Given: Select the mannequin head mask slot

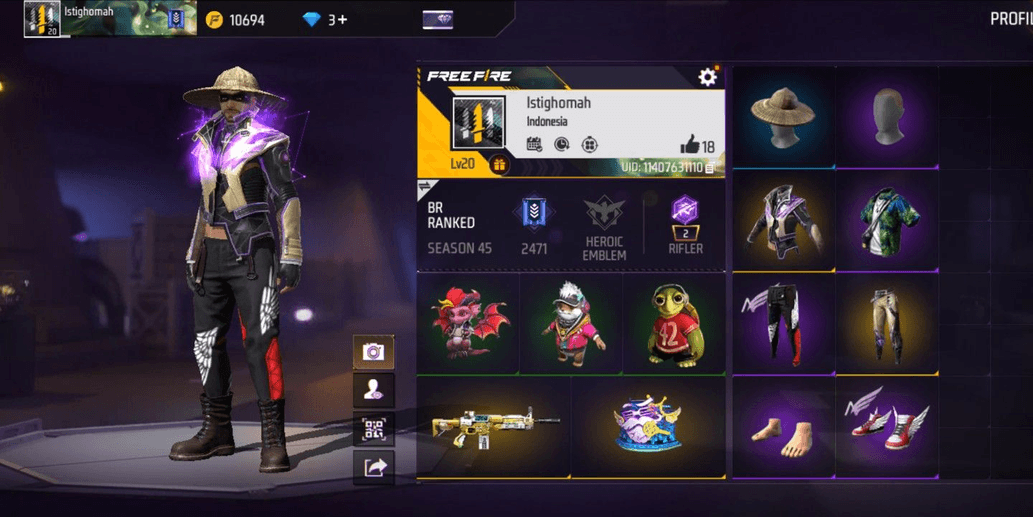Looking at the screenshot, I should tap(886, 113).
